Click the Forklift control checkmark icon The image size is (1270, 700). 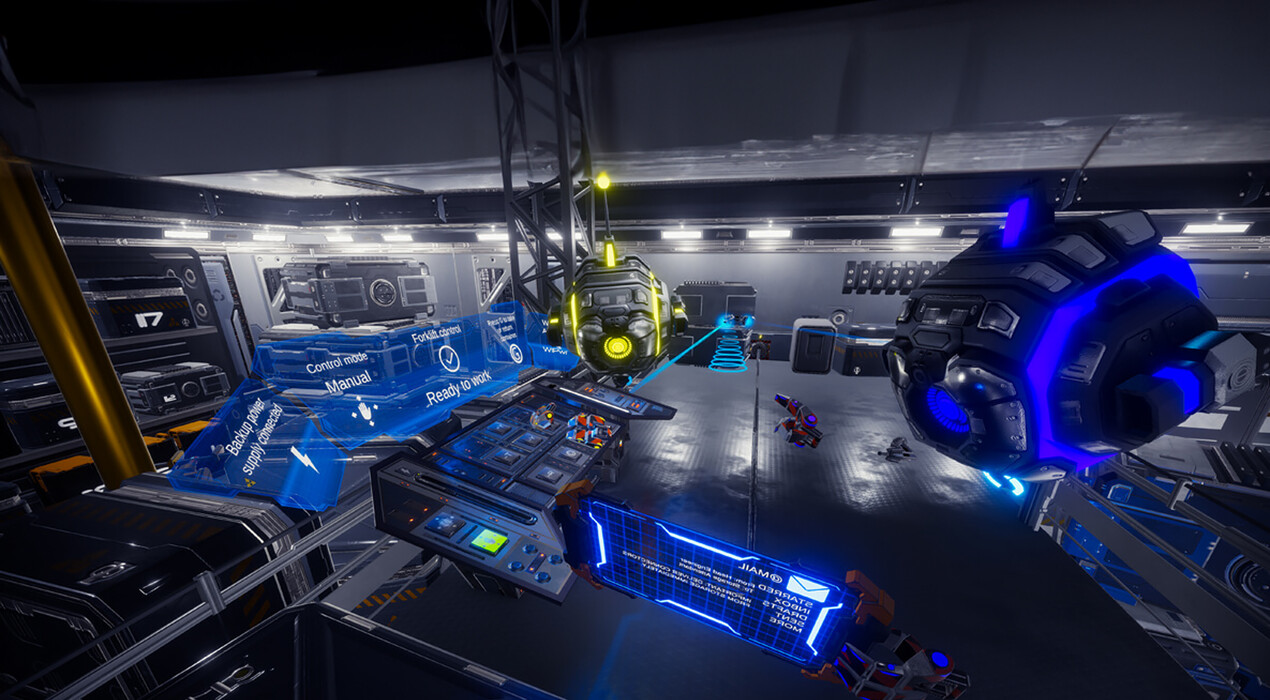pos(449,357)
